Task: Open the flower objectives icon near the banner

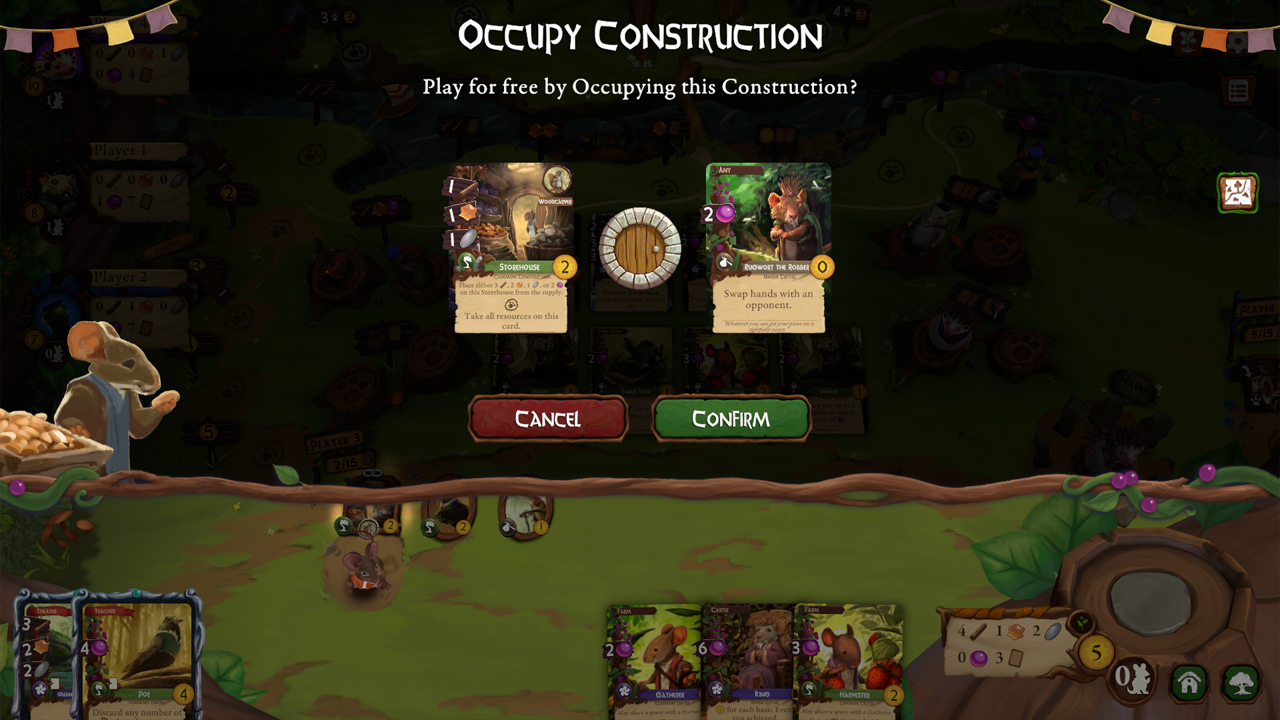Action: point(1188,41)
